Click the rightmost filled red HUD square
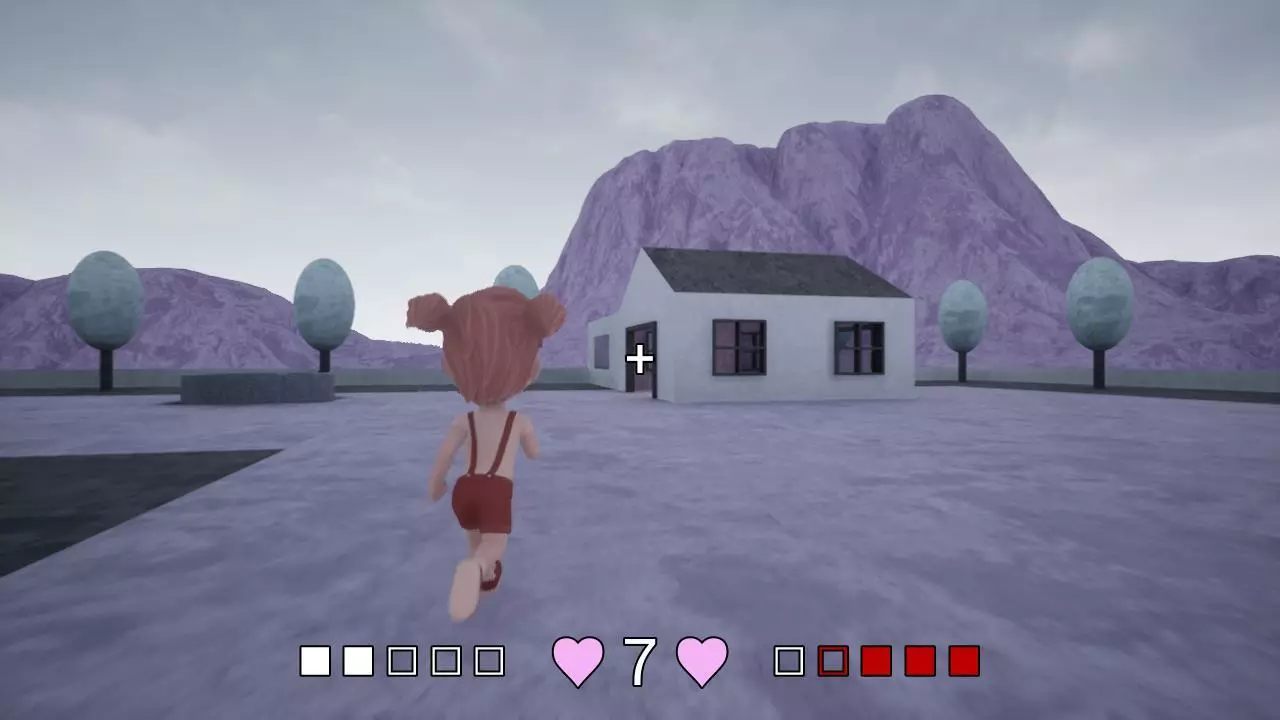The height and width of the screenshot is (720, 1280). [962, 659]
